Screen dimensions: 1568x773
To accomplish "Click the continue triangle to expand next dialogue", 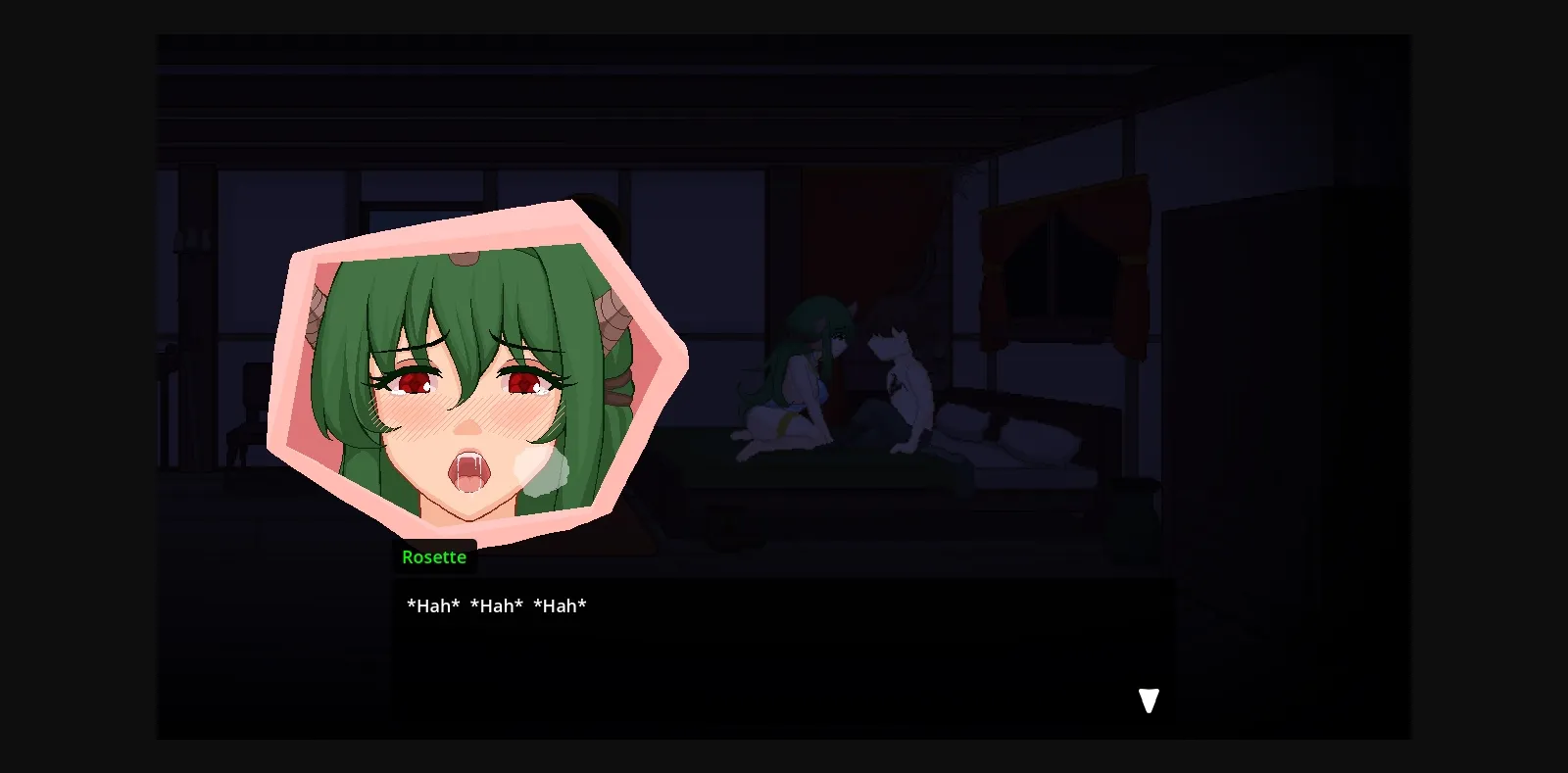I will point(1148,701).
